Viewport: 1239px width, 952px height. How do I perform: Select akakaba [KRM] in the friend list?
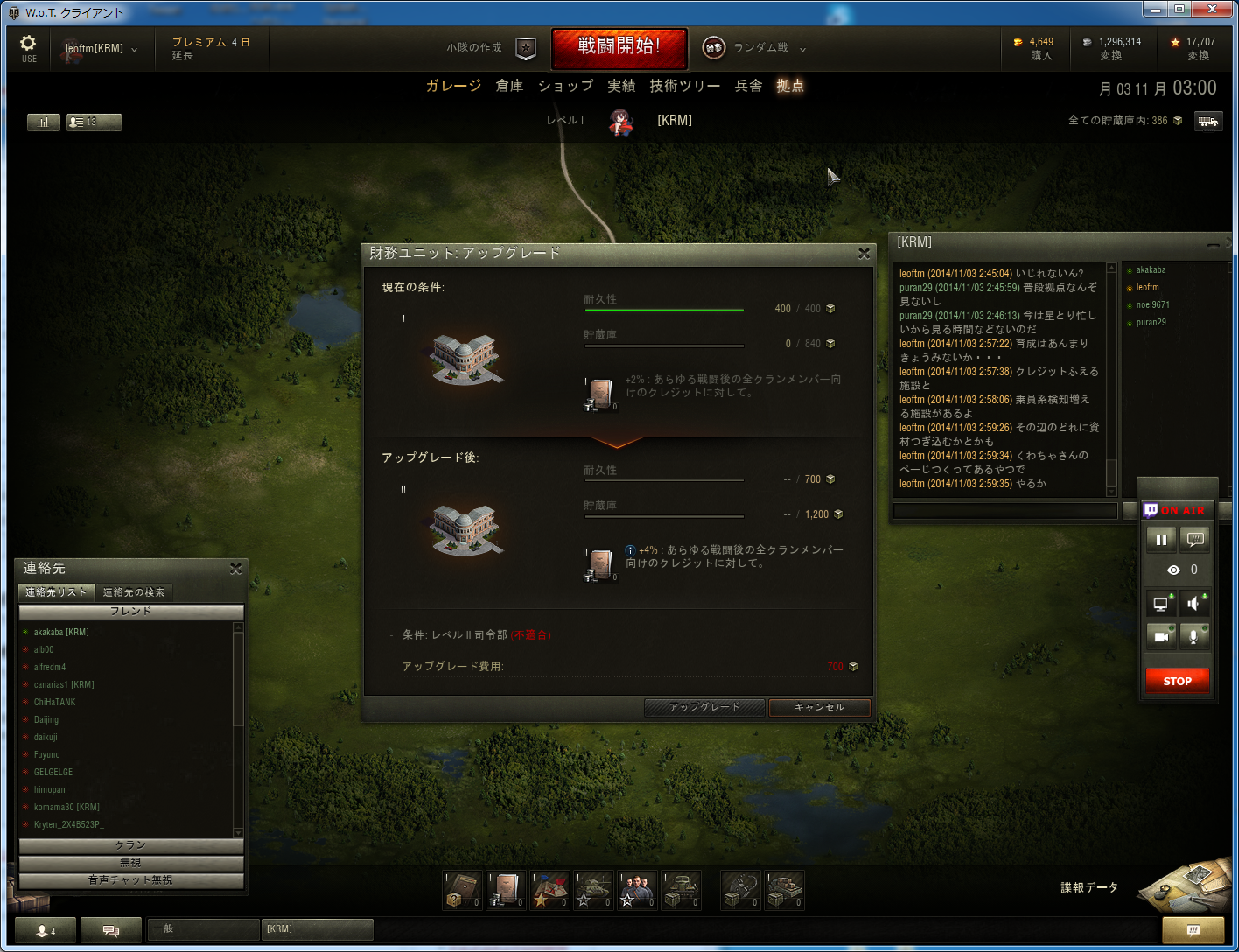coord(61,632)
